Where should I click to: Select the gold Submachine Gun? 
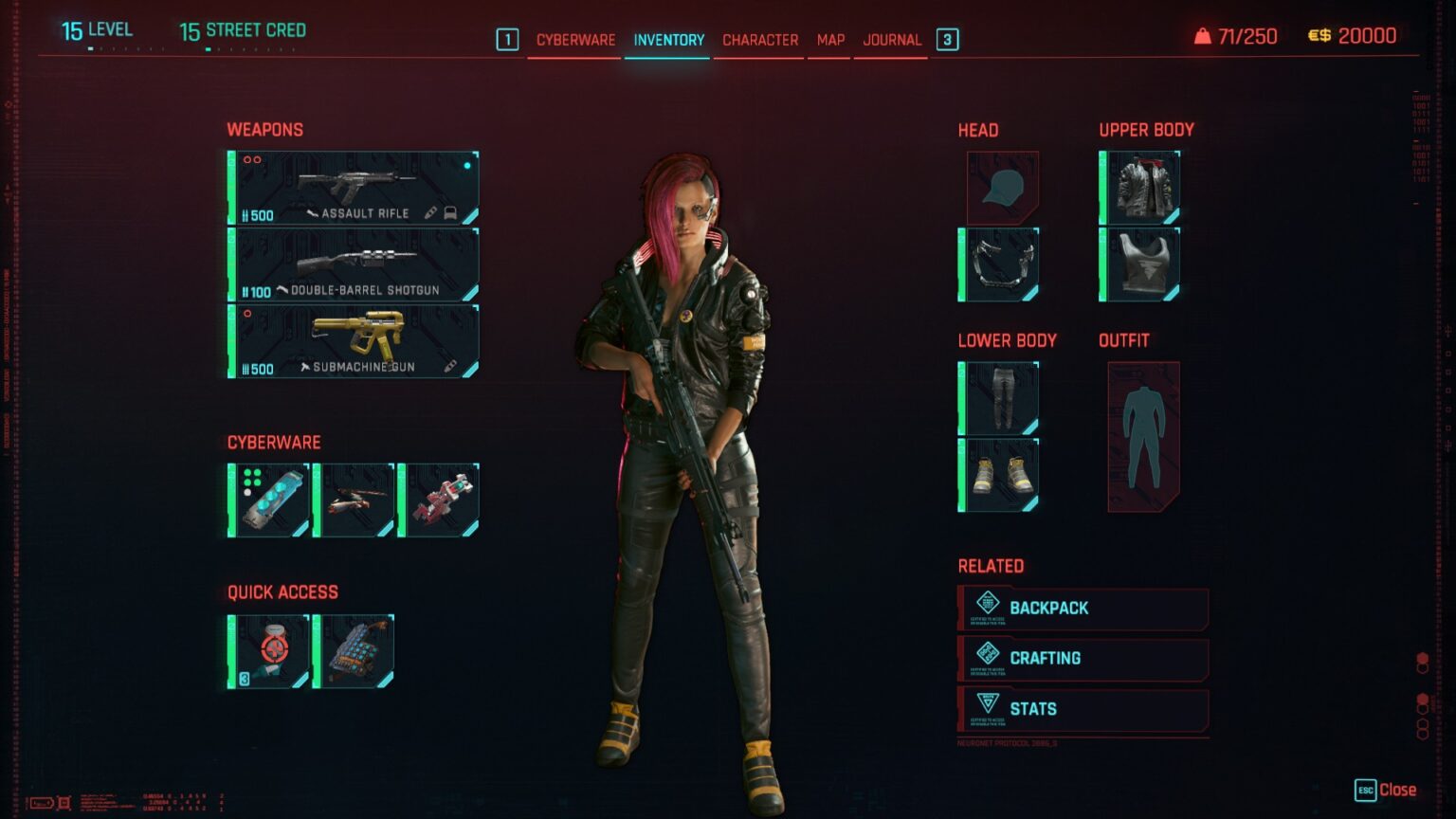tap(353, 341)
